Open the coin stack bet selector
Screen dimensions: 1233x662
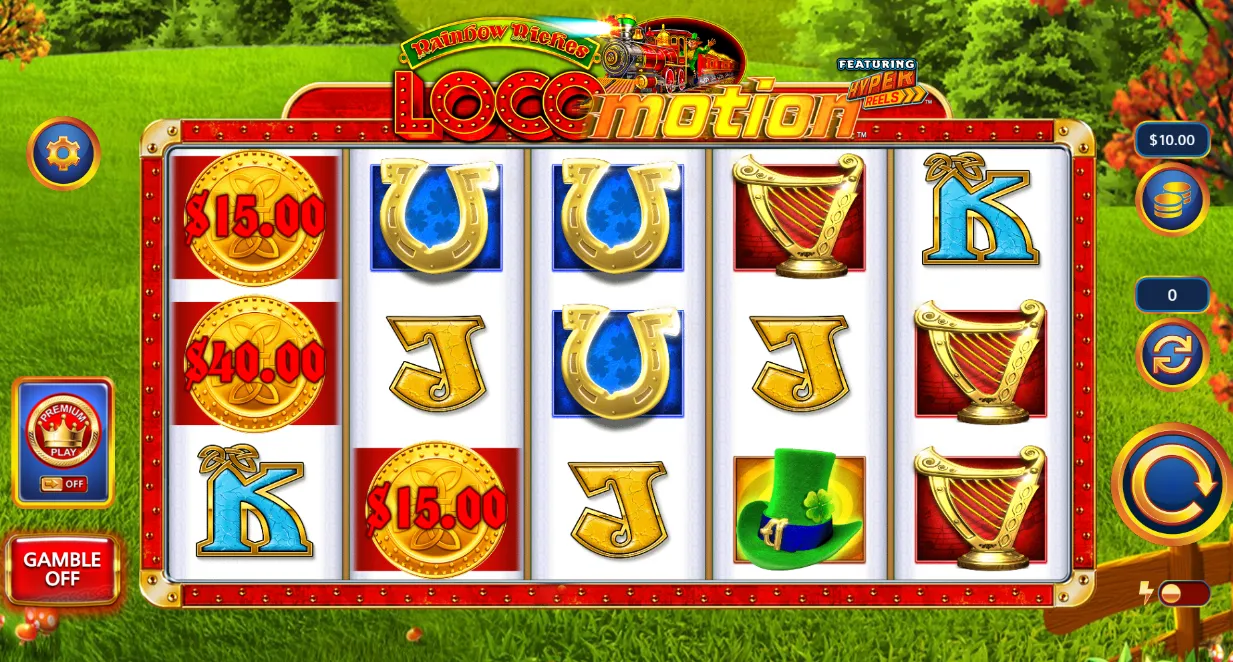(x=1172, y=199)
